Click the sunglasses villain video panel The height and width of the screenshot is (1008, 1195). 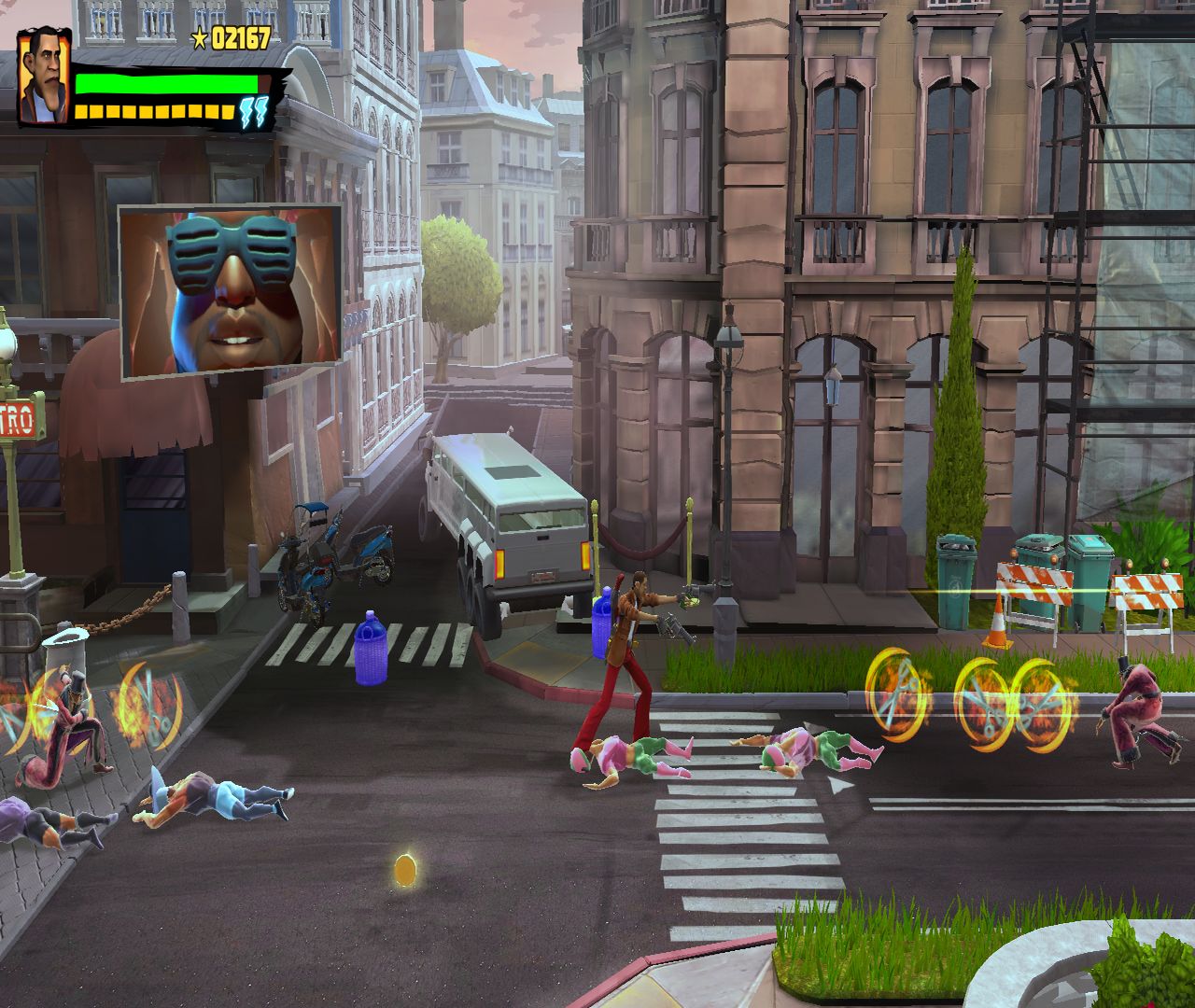(231, 291)
